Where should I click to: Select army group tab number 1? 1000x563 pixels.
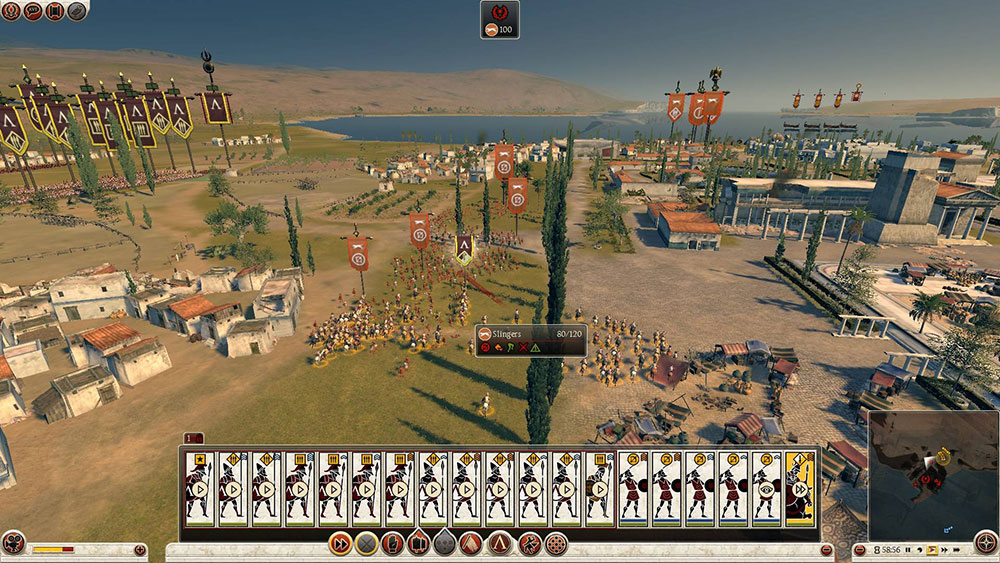click(x=193, y=438)
